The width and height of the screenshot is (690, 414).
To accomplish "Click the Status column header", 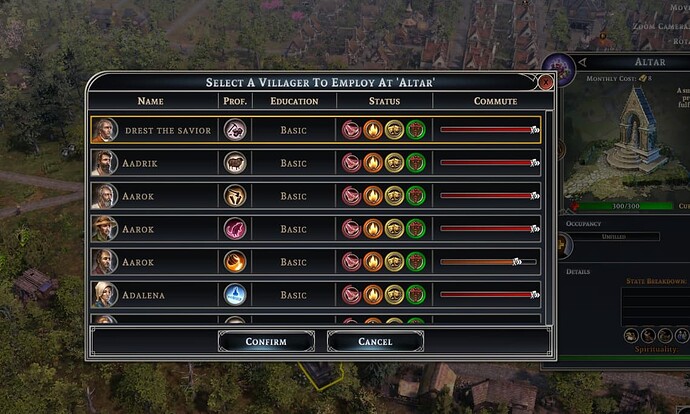I will [x=384, y=101].
